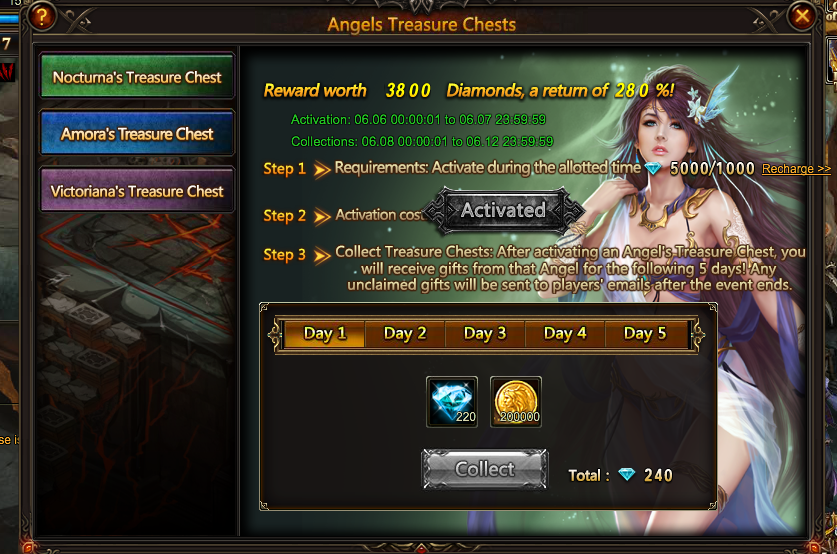
Task: Click the Activated button
Action: tap(503, 211)
